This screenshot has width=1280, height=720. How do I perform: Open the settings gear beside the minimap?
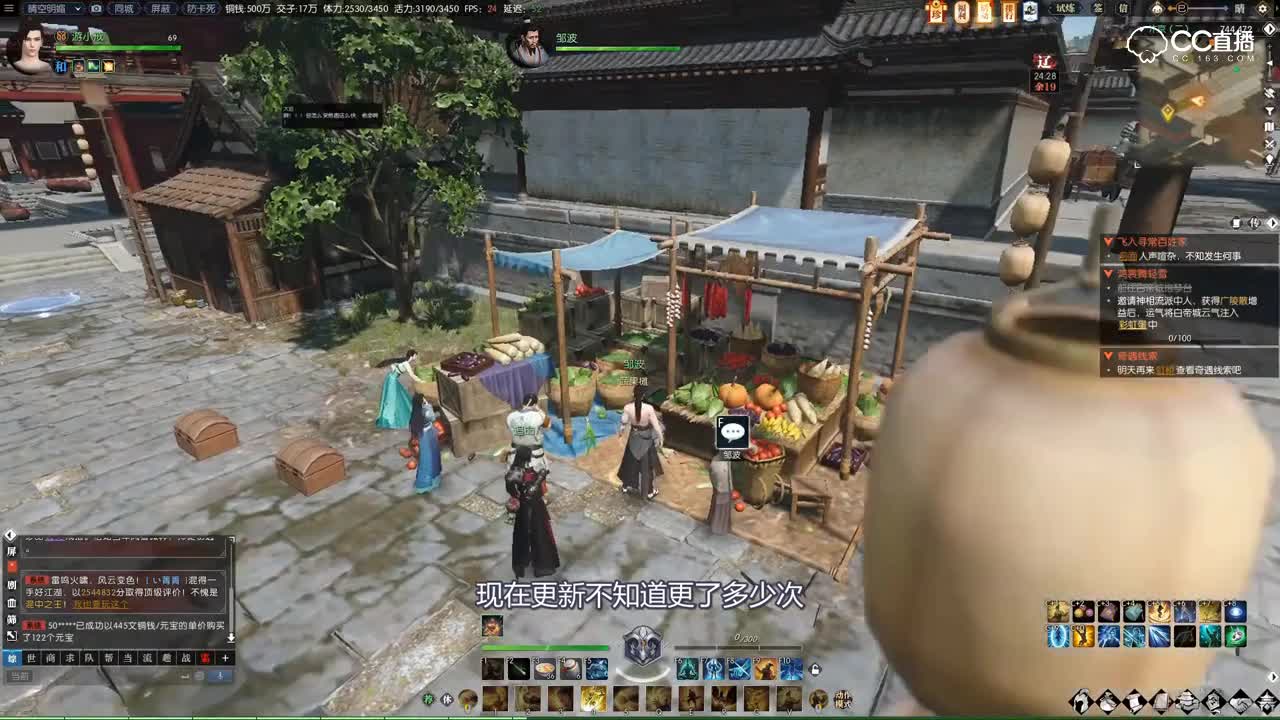point(1262,8)
